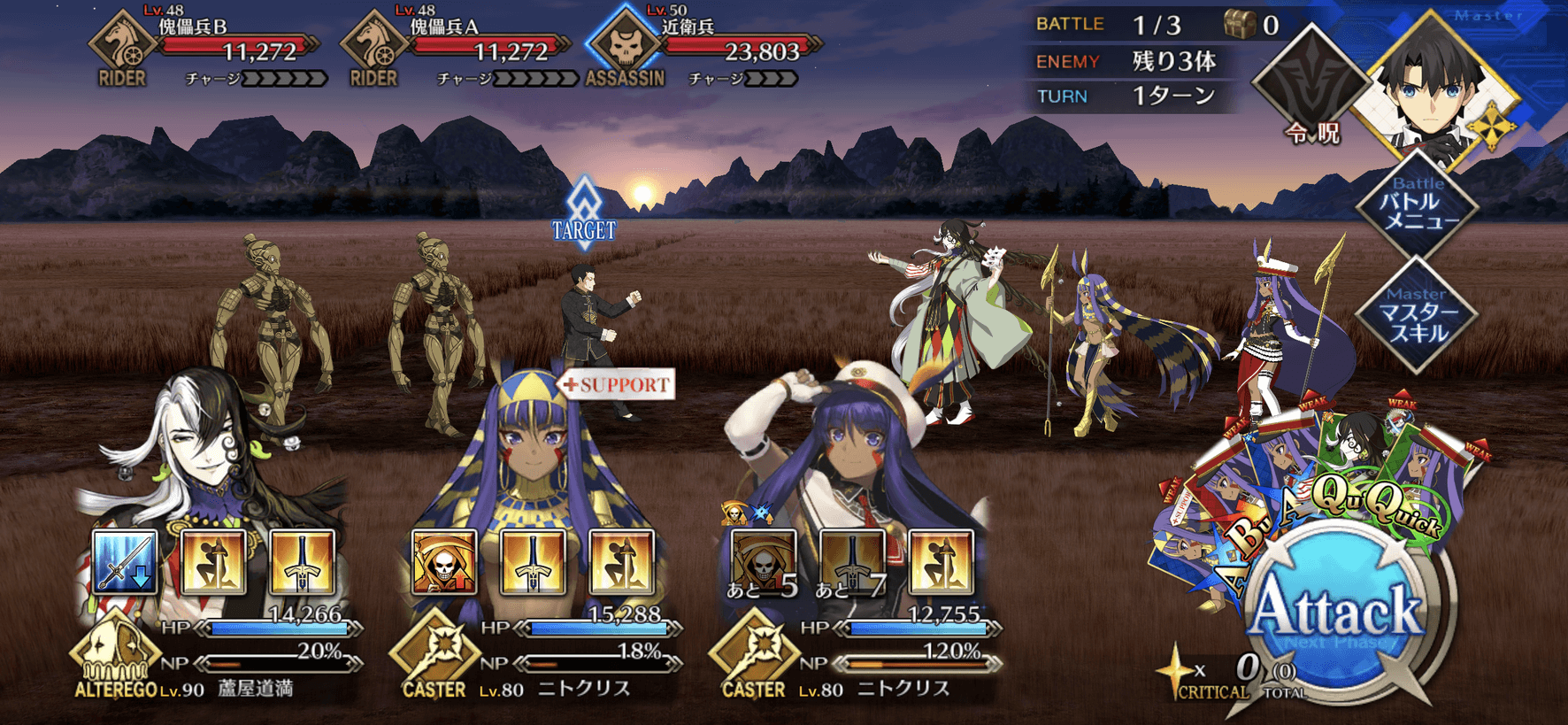
Task: Target enemy 傀儡兵B nameplate
Action: pos(208,46)
